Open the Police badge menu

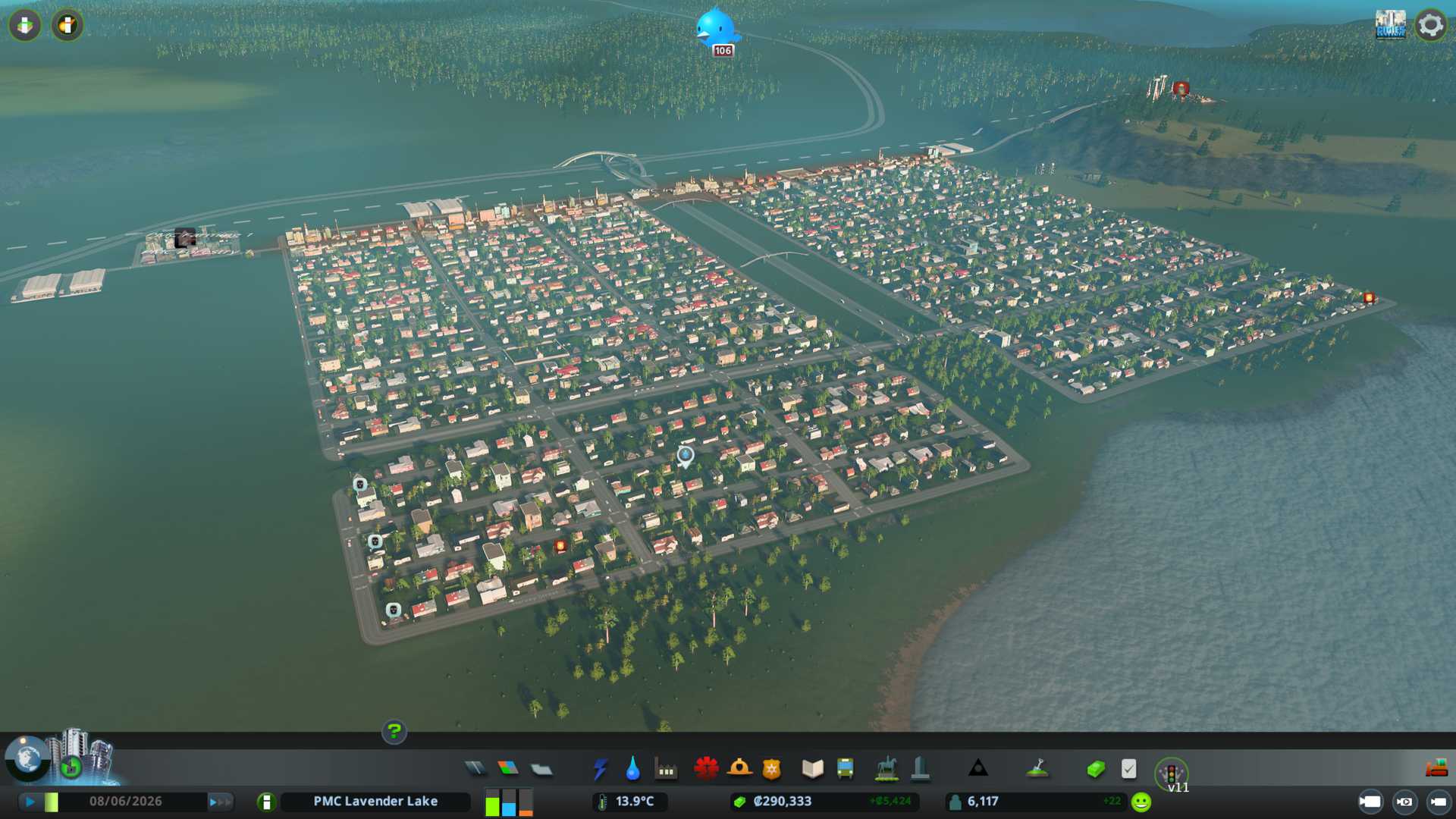point(772,769)
